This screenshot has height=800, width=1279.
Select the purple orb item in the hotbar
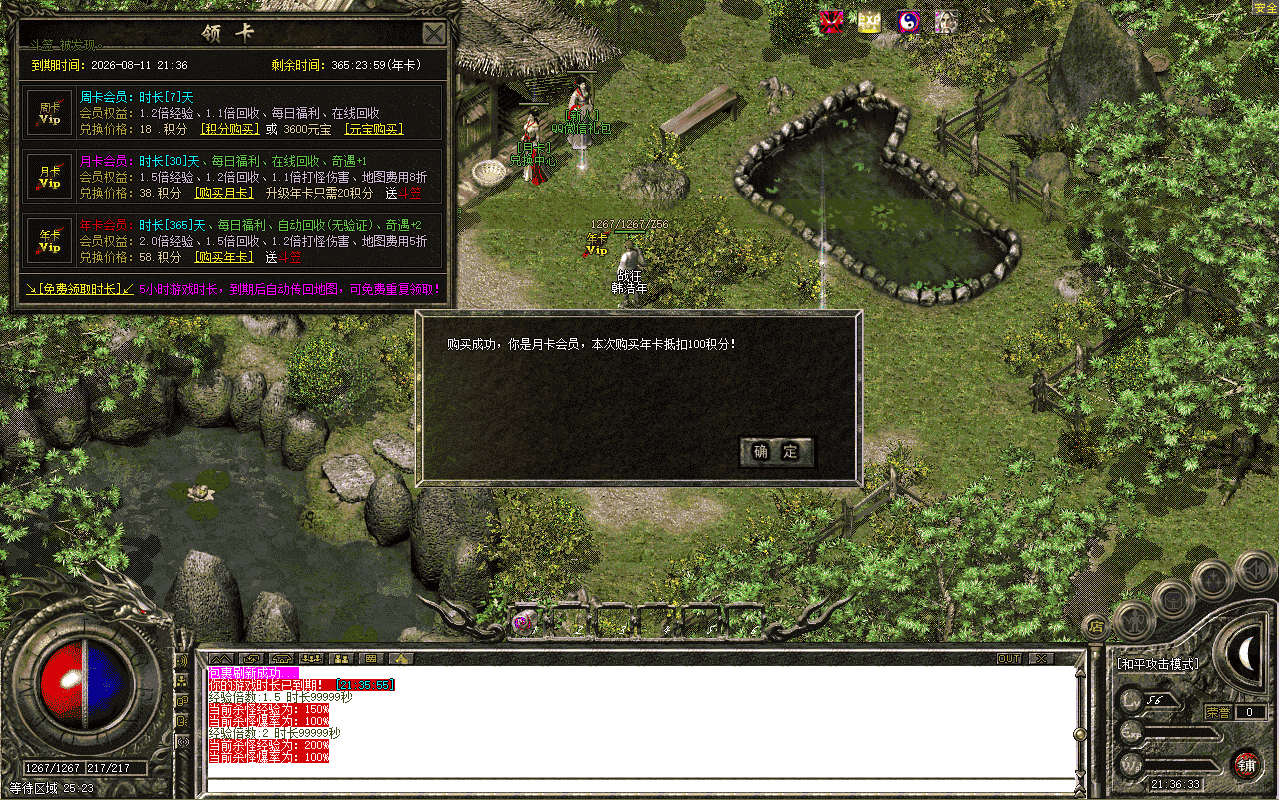coord(522,622)
